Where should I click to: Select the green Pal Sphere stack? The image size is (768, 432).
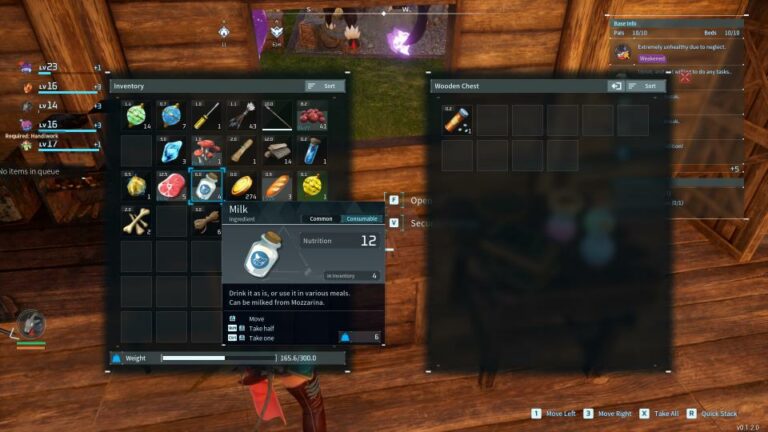coord(136,116)
